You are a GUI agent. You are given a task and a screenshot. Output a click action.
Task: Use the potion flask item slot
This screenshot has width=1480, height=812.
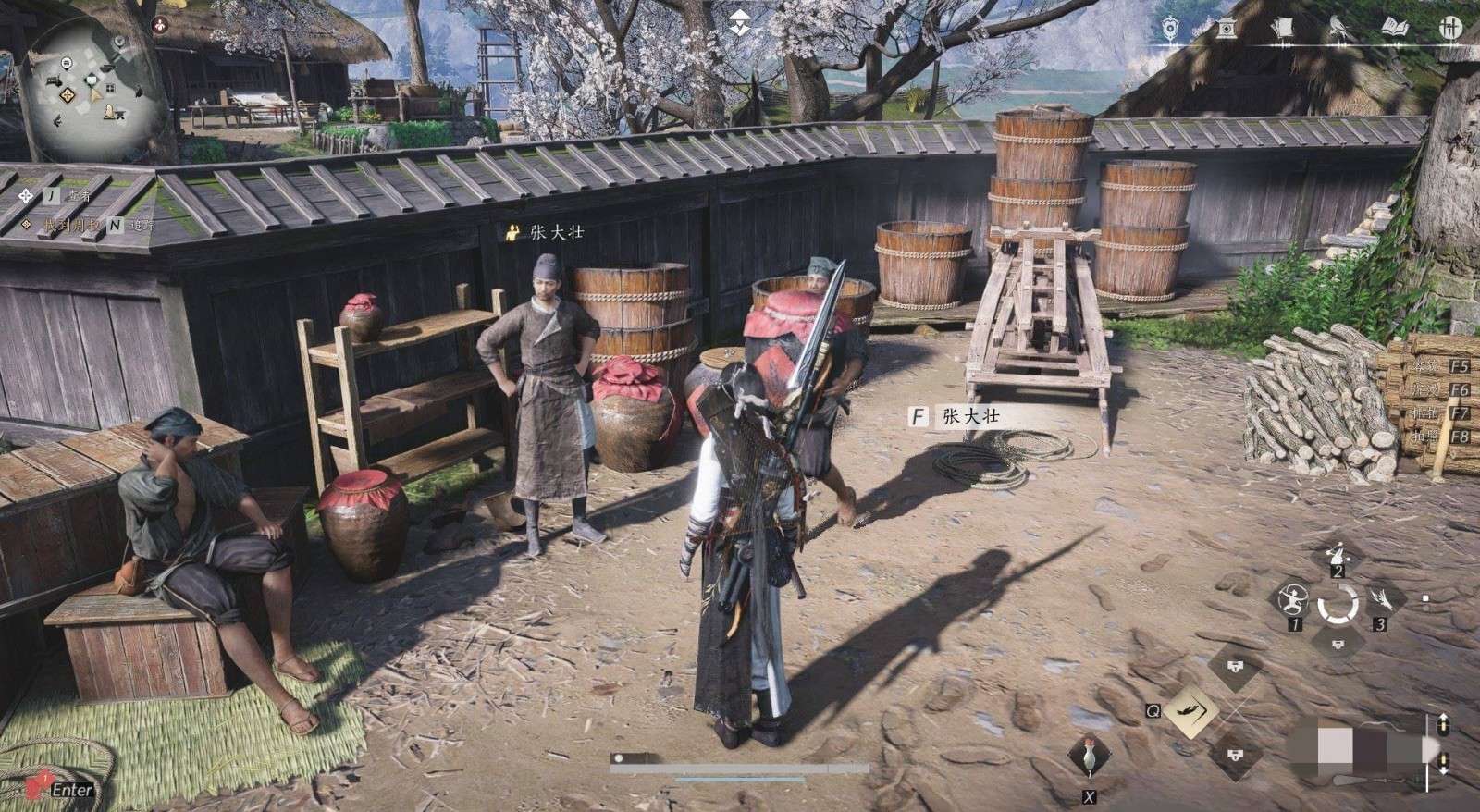(1090, 758)
